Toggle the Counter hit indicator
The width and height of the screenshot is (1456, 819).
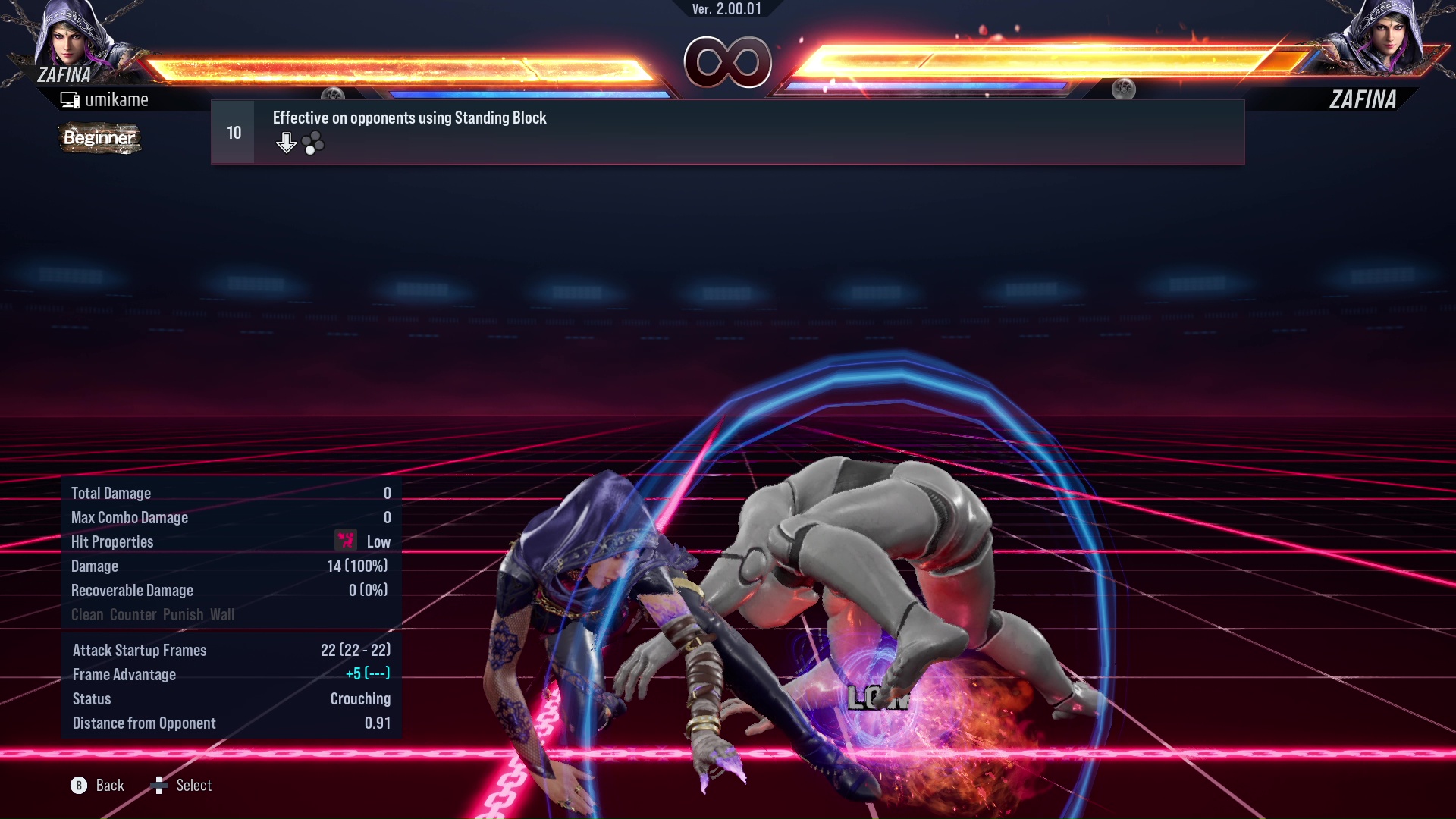133,615
